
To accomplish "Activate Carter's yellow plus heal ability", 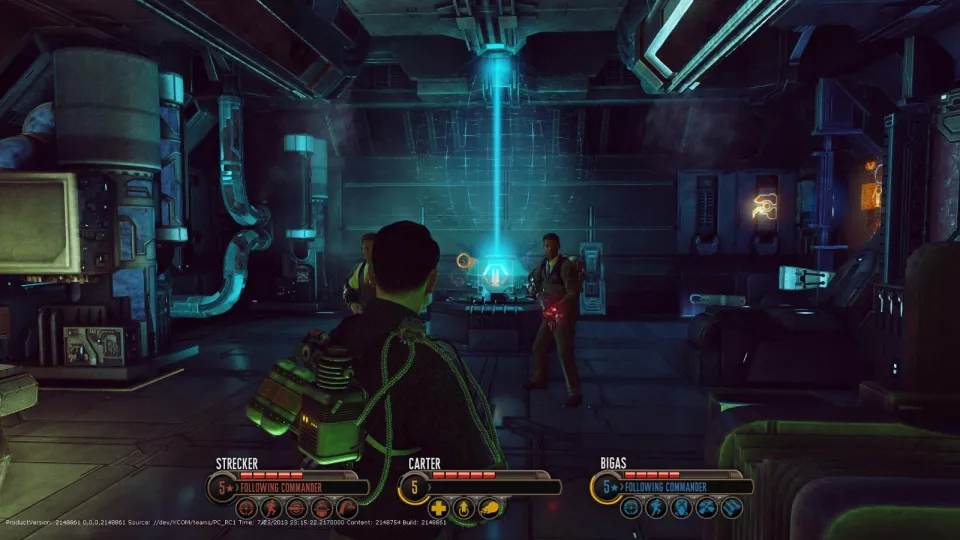I will [x=438, y=507].
